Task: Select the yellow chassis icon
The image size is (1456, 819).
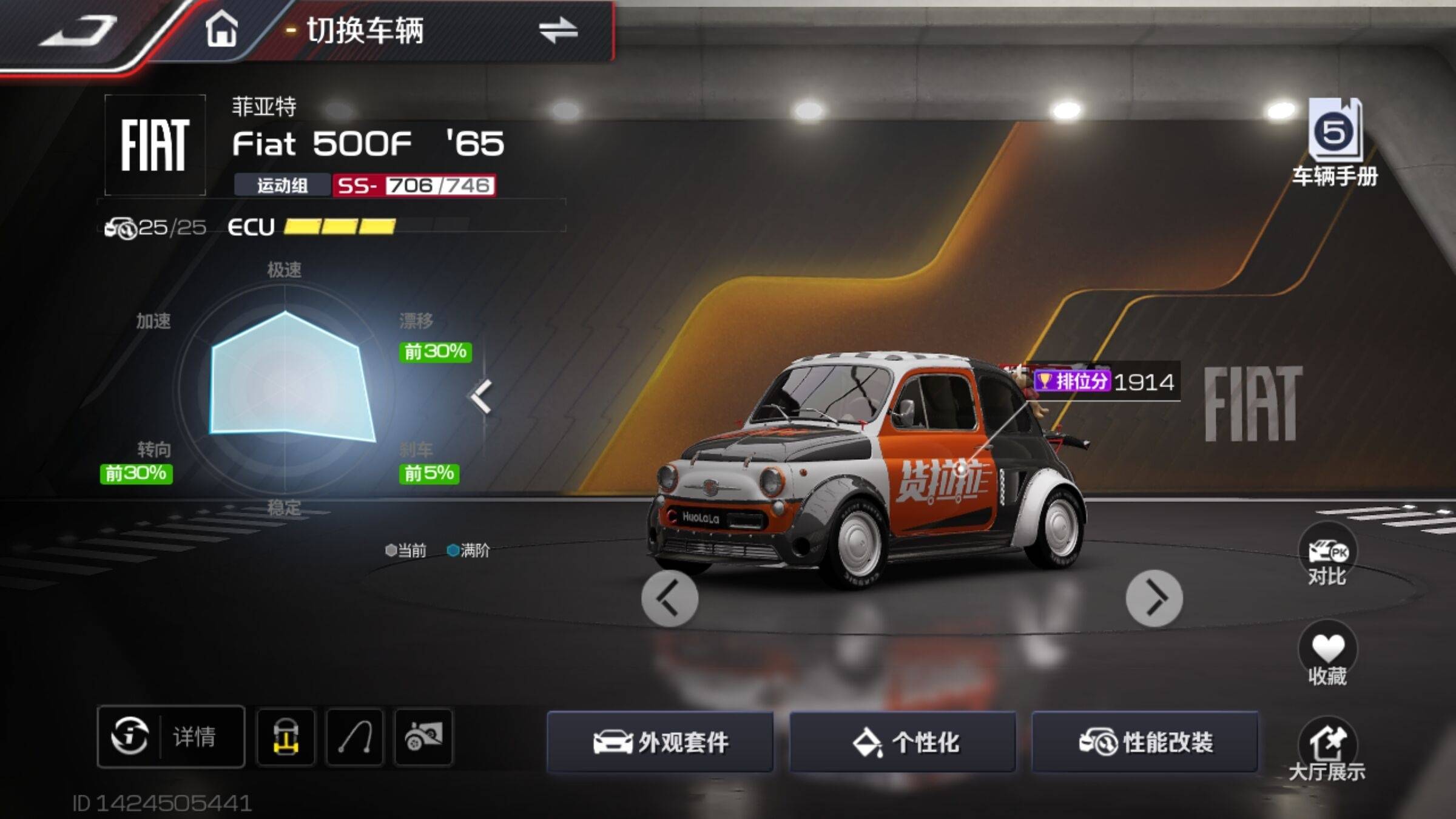Action: pyautogui.click(x=286, y=736)
